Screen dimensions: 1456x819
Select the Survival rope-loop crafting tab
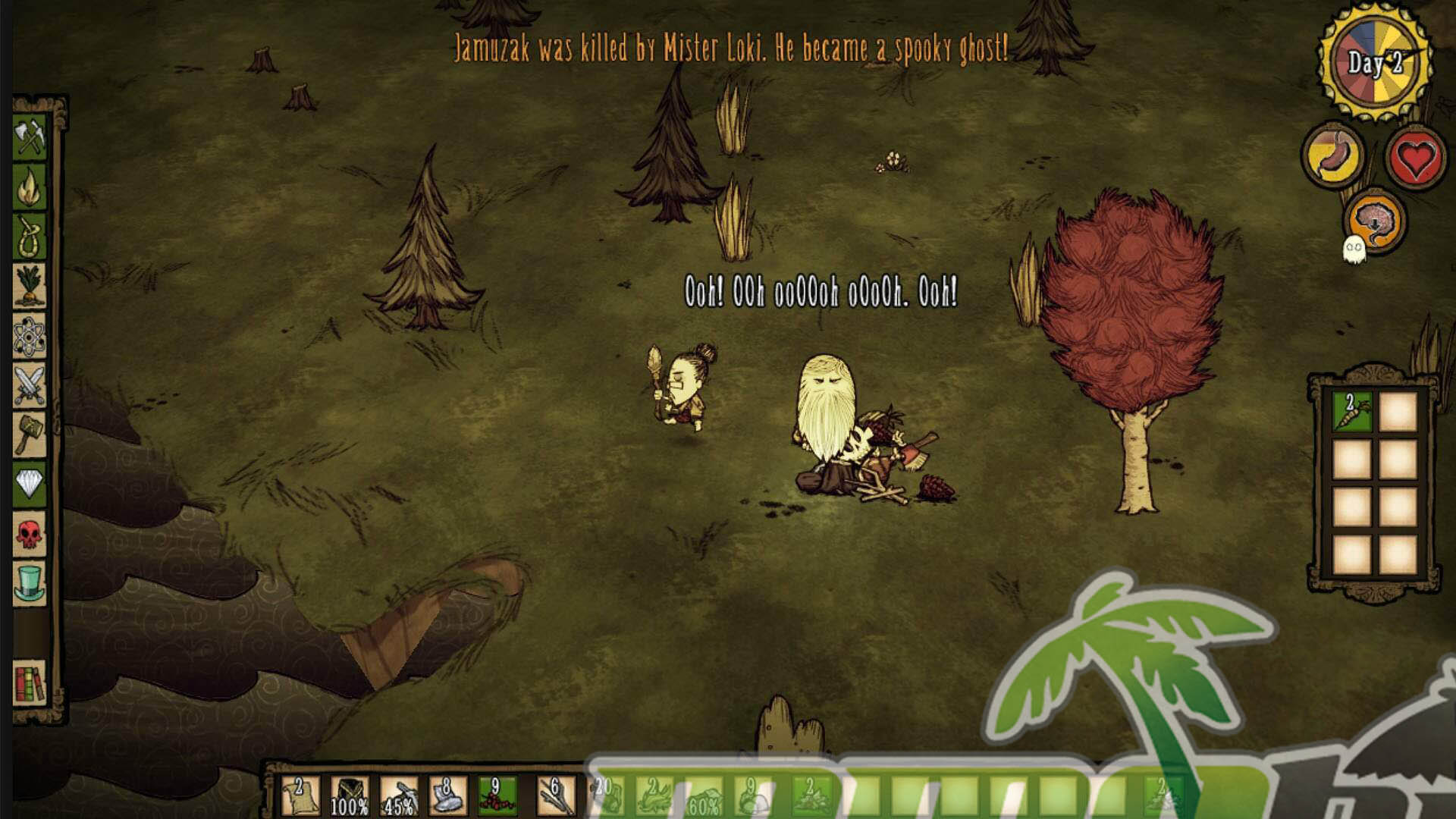pyautogui.click(x=30, y=237)
